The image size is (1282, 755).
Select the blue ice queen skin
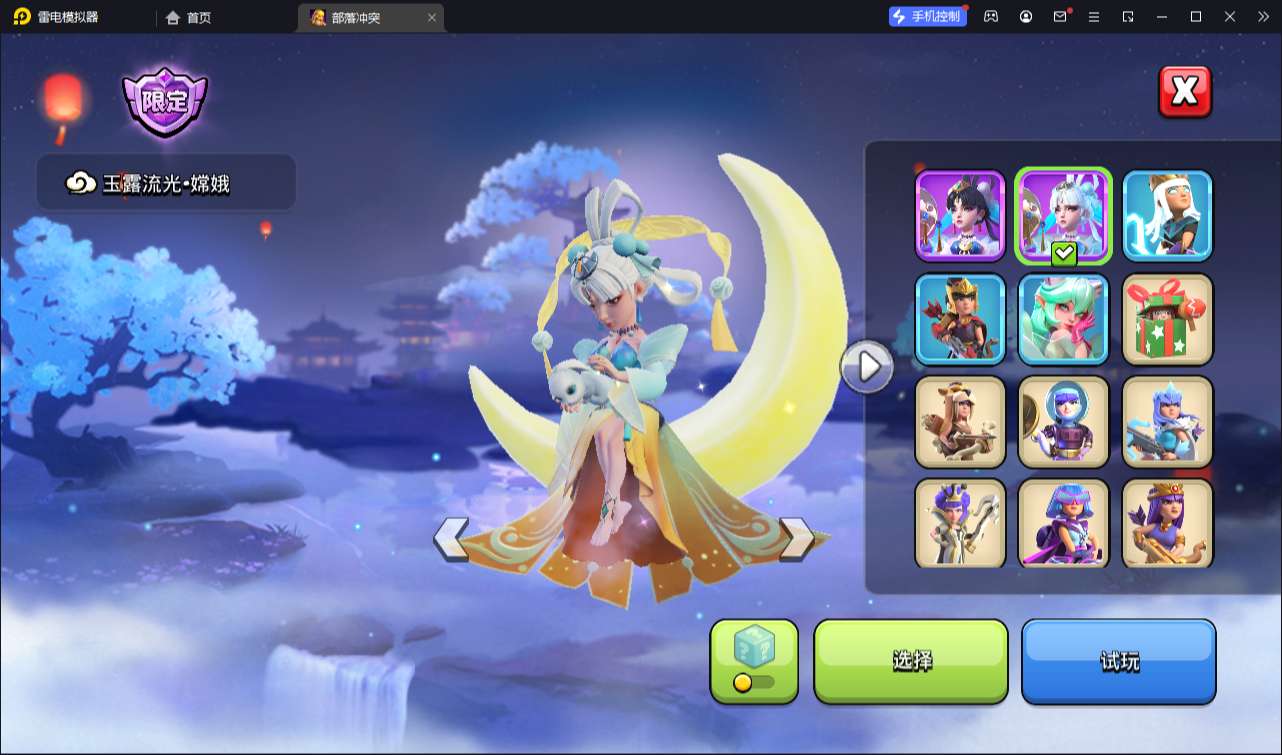(x=1167, y=422)
